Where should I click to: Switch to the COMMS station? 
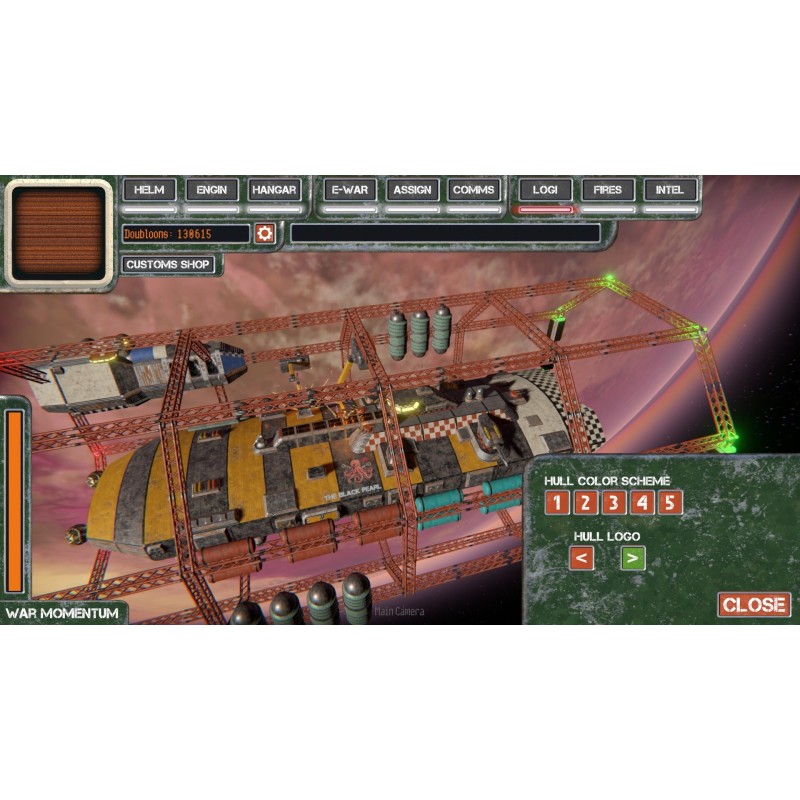[x=474, y=190]
